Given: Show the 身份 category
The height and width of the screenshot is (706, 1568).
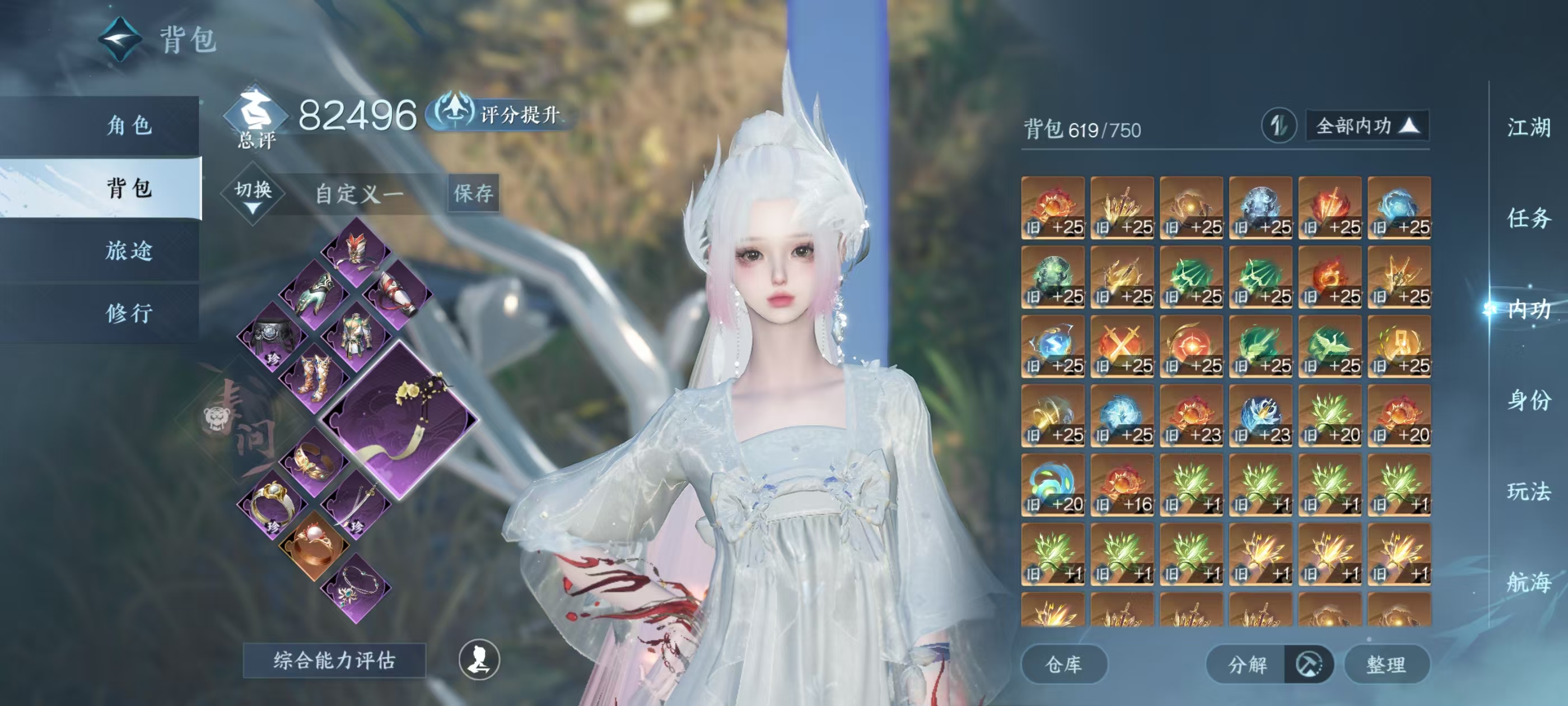Looking at the screenshot, I should pos(1528,400).
